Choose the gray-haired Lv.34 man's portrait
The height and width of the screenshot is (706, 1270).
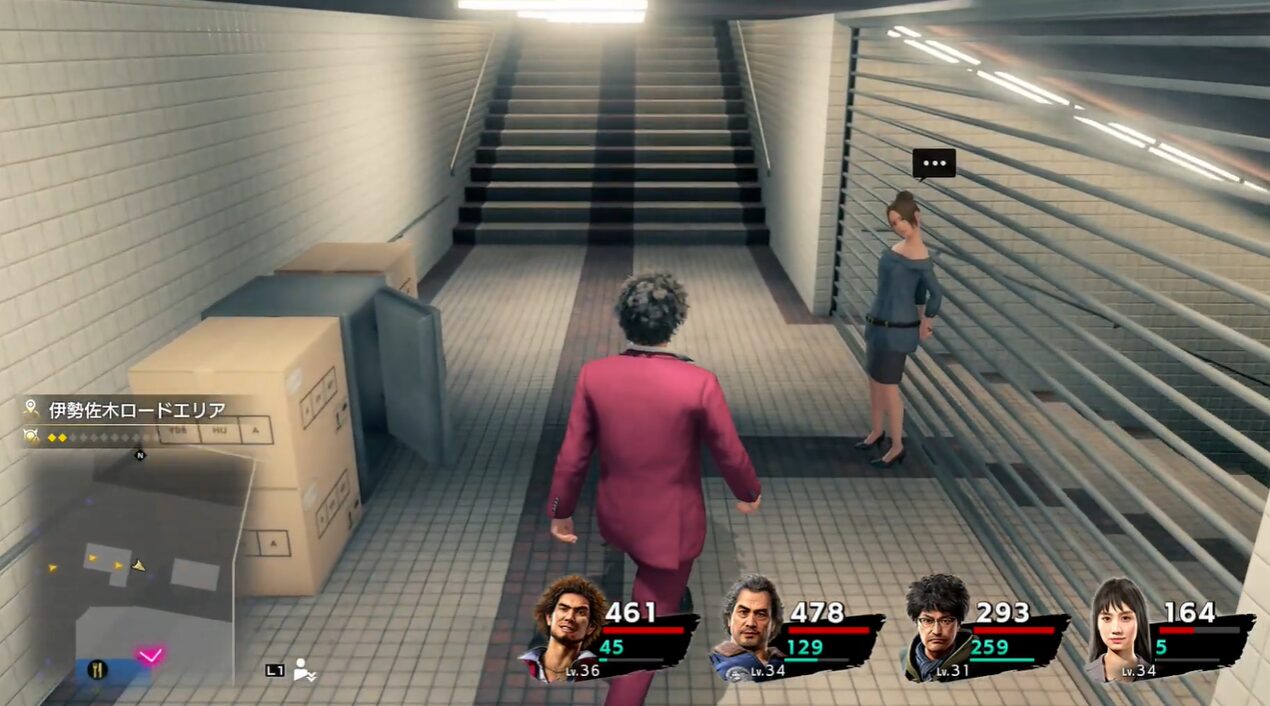[751, 624]
